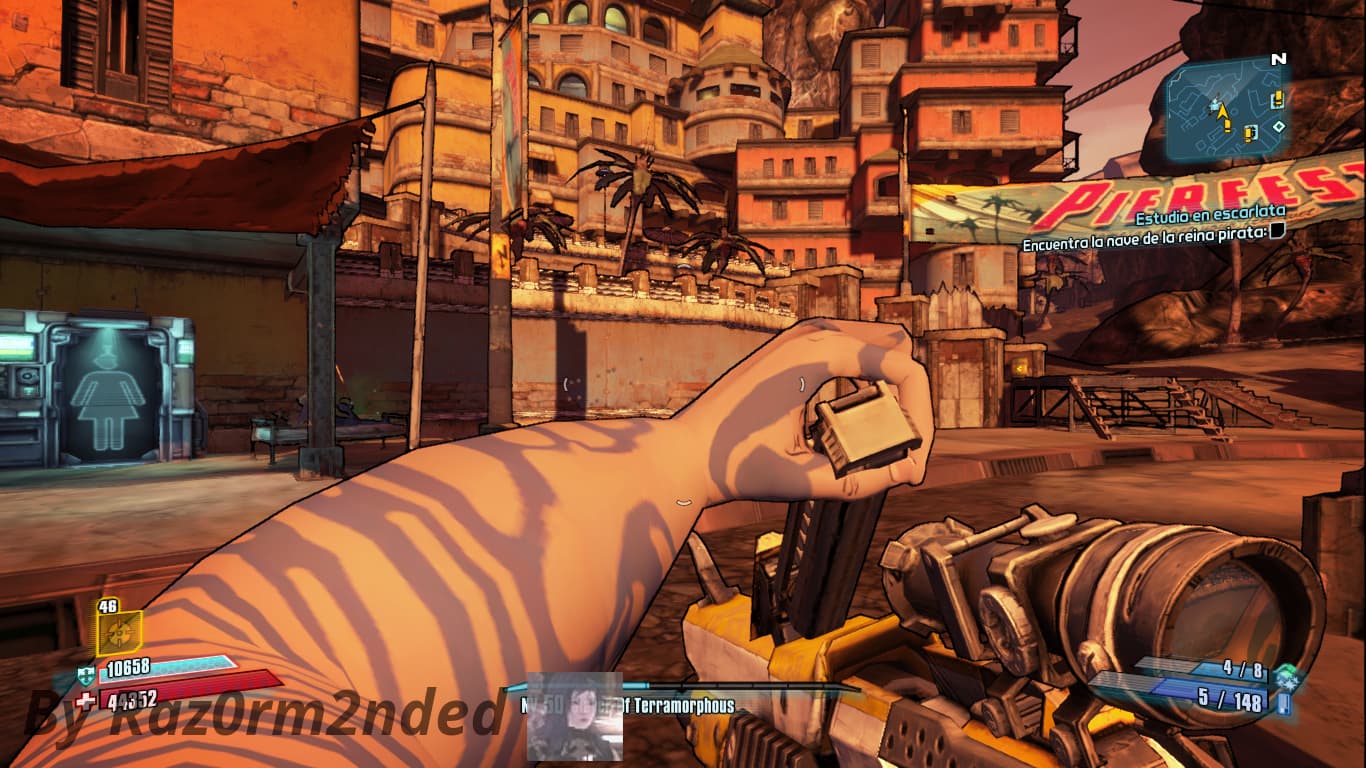Click the minimap in the corner
The image size is (1366, 768).
(x=1225, y=108)
